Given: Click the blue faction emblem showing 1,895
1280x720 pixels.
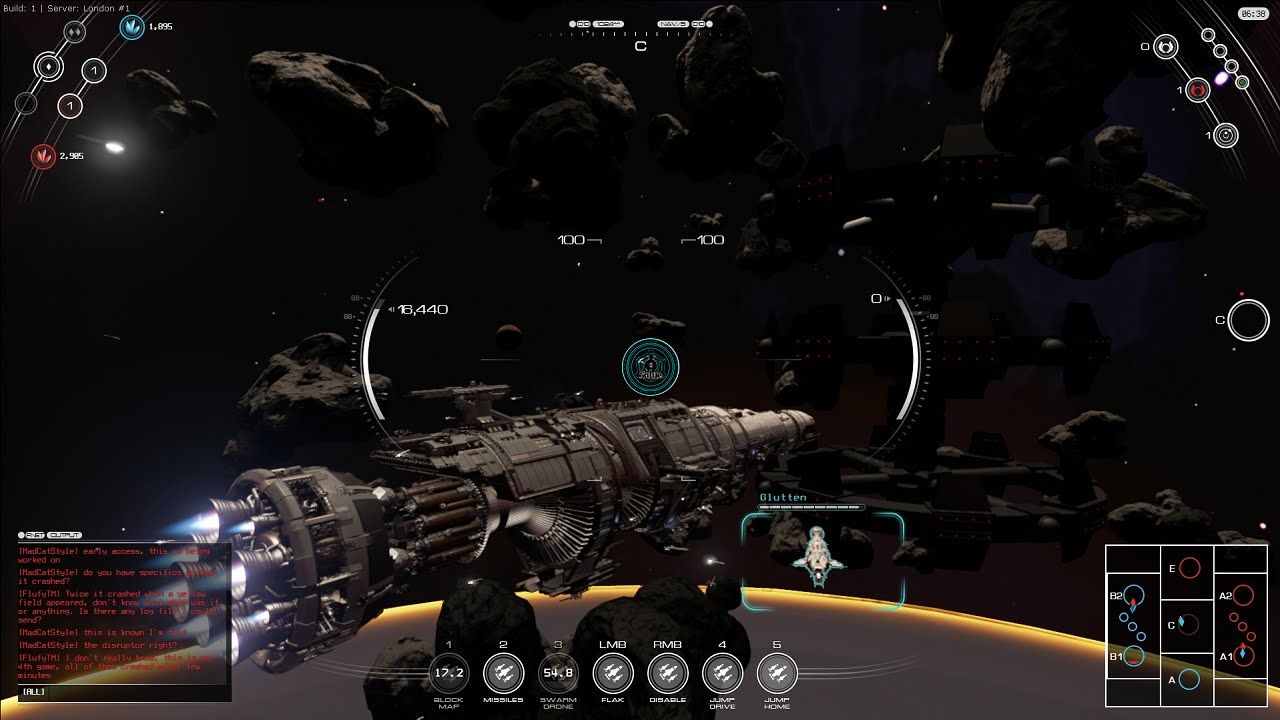Looking at the screenshot, I should click(133, 29).
